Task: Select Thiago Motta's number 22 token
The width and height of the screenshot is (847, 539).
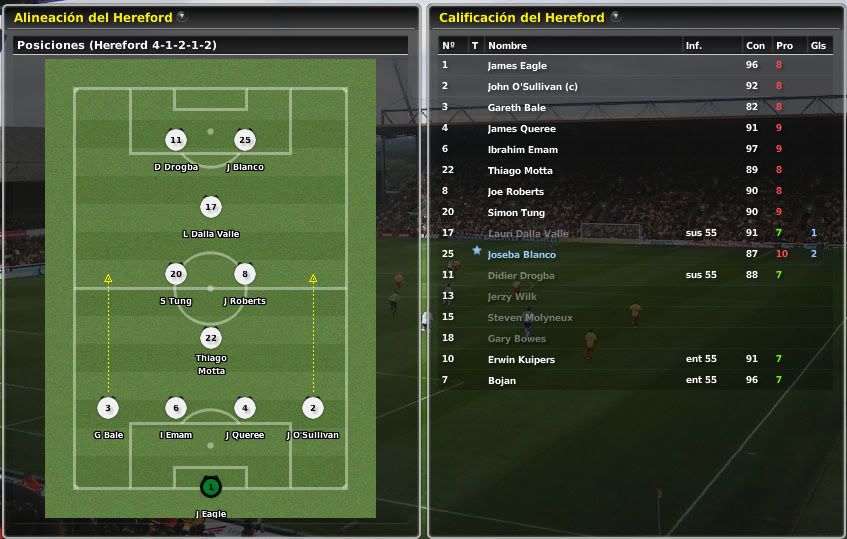Action: (210, 338)
